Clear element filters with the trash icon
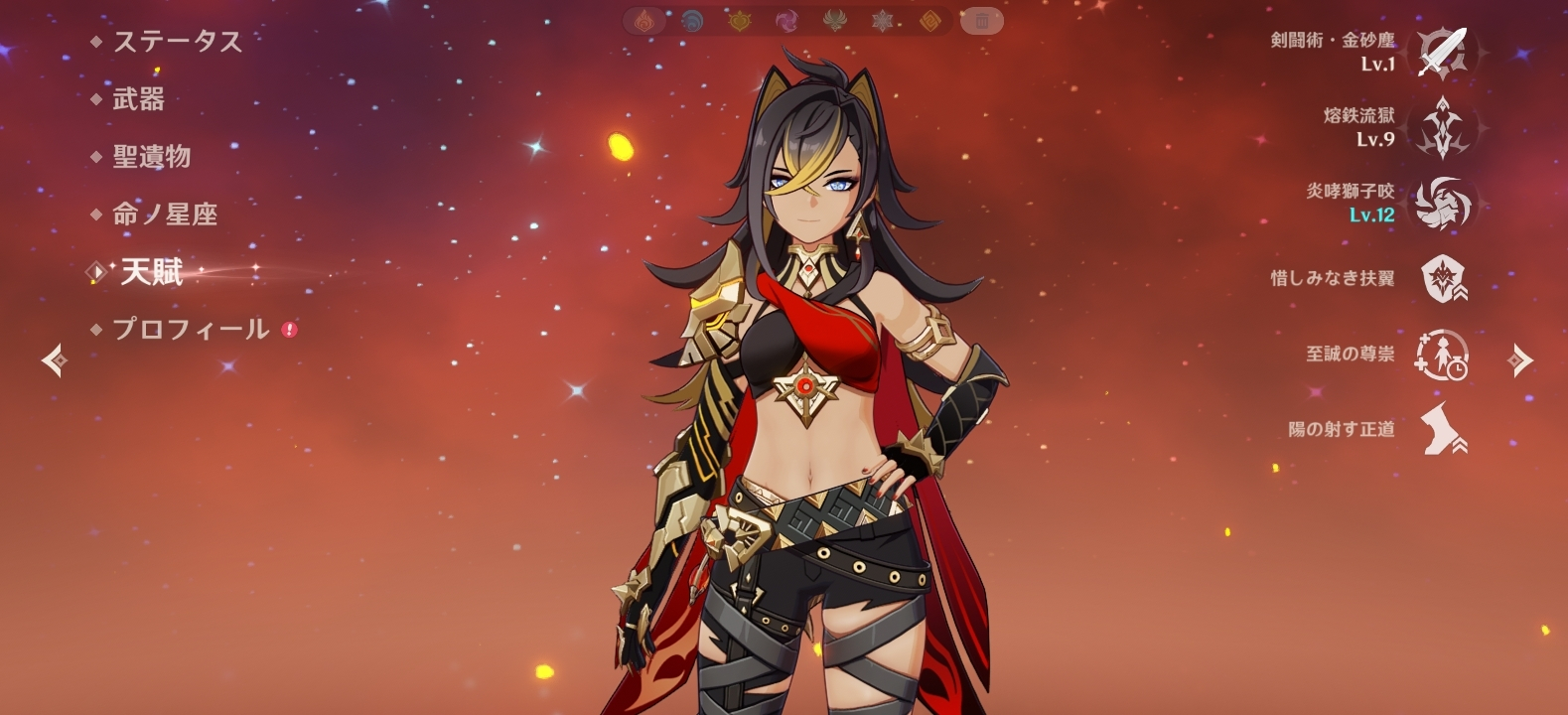Screen dimensions: 1568x715 (x=981, y=20)
